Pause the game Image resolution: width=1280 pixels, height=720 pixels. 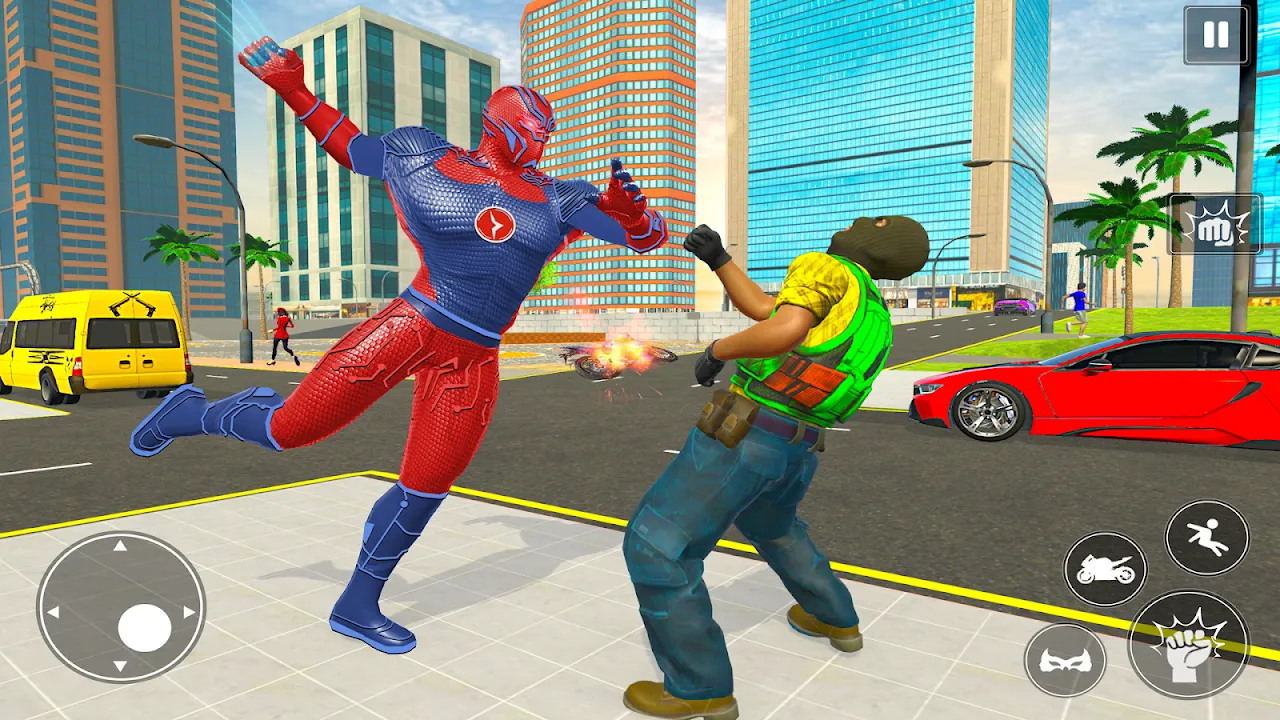tap(1216, 35)
